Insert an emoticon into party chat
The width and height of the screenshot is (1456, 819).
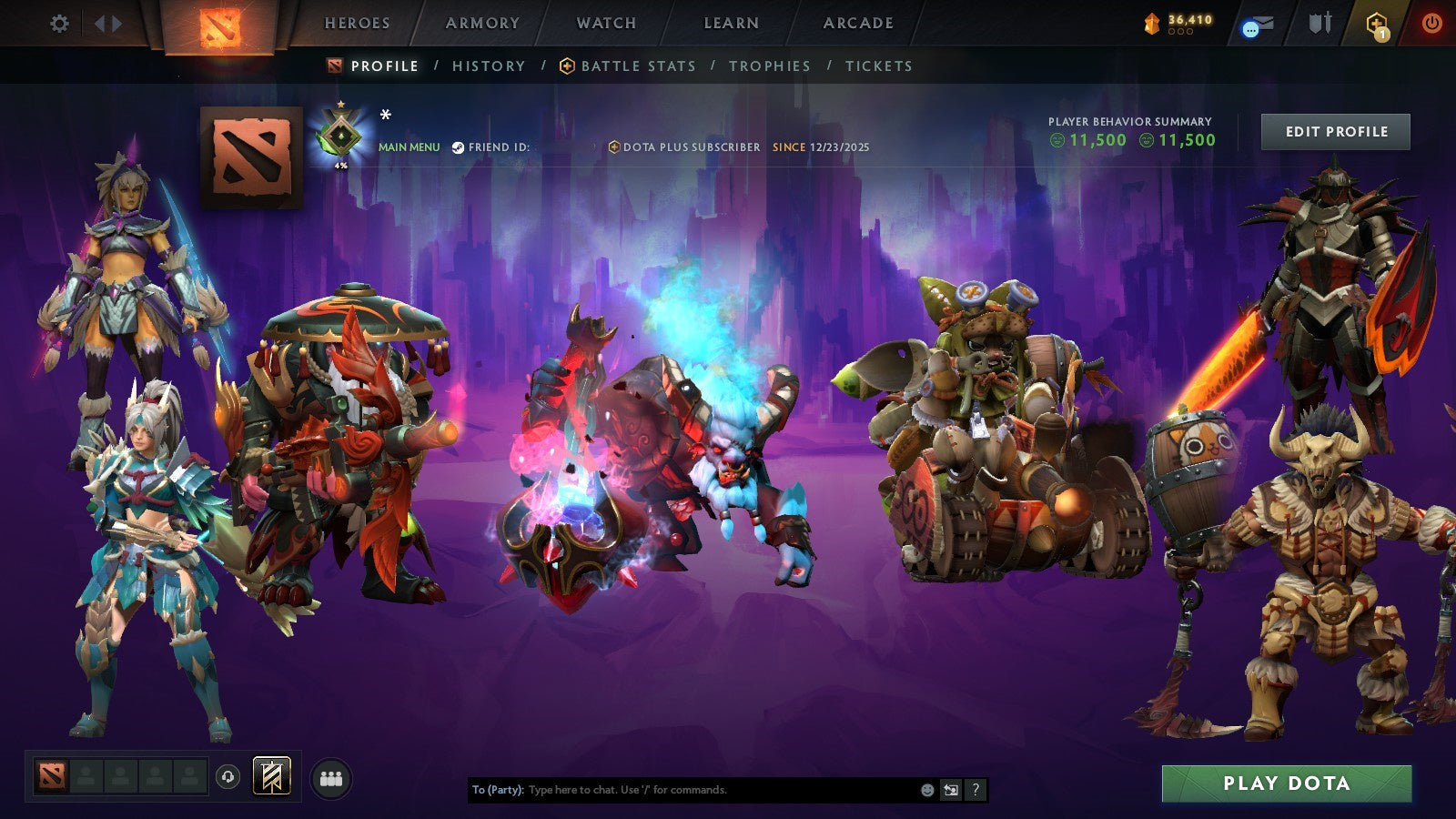927,791
